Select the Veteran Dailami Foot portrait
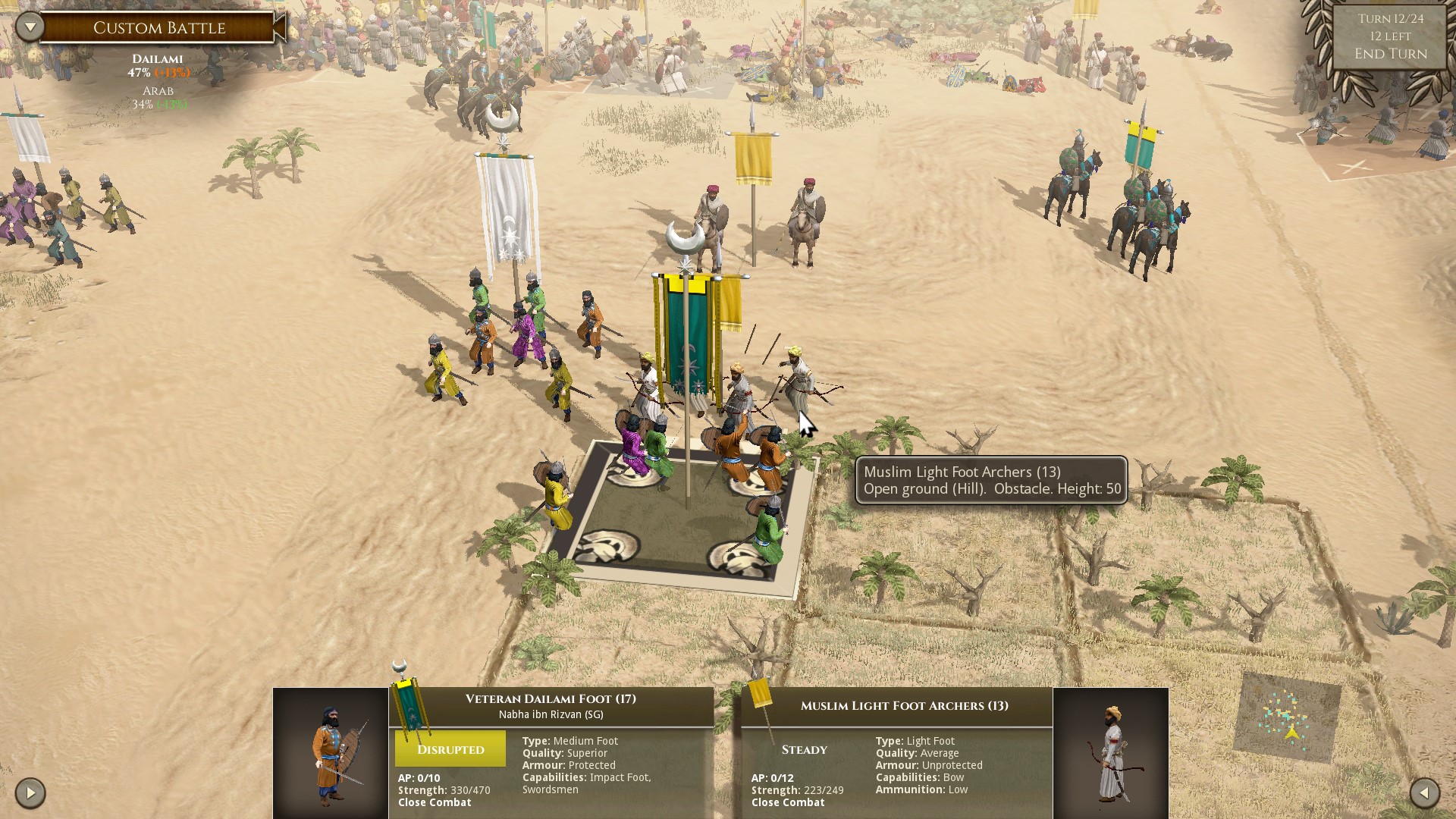The width and height of the screenshot is (1456, 819). [x=331, y=753]
